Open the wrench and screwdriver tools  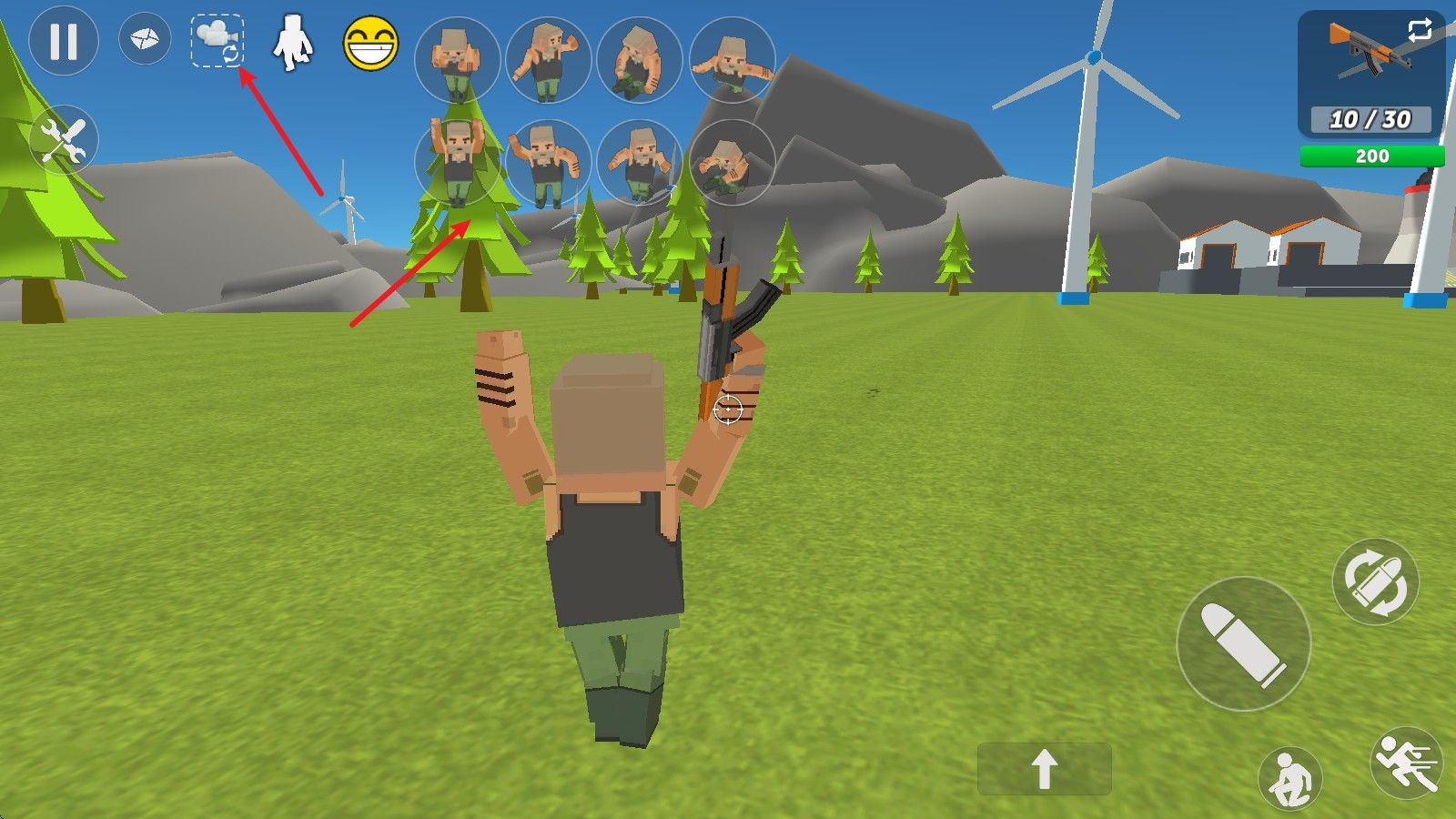[64, 141]
